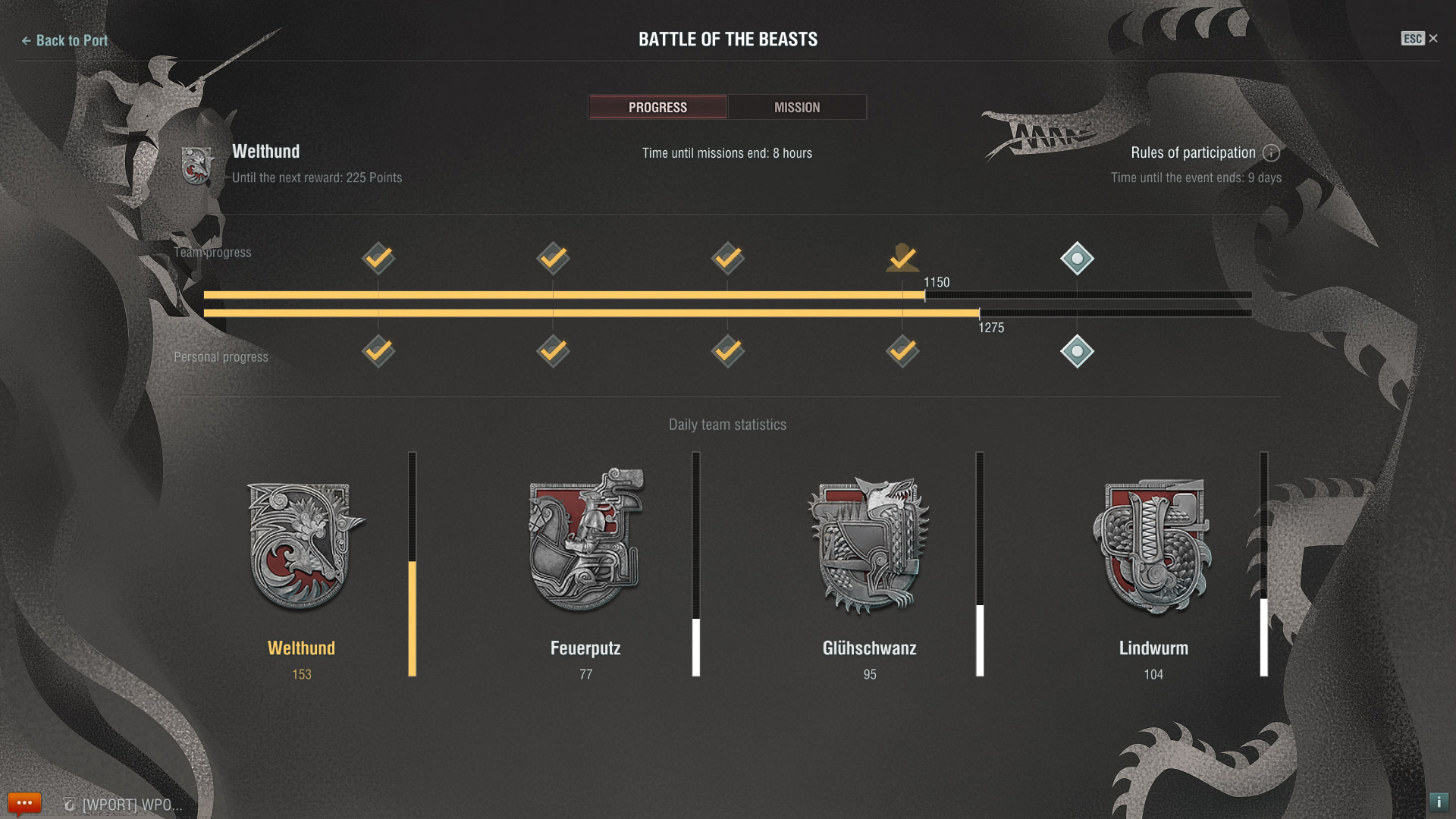Switch to the Mission tab
The image size is (1456, 819).
tap(796, 107)
